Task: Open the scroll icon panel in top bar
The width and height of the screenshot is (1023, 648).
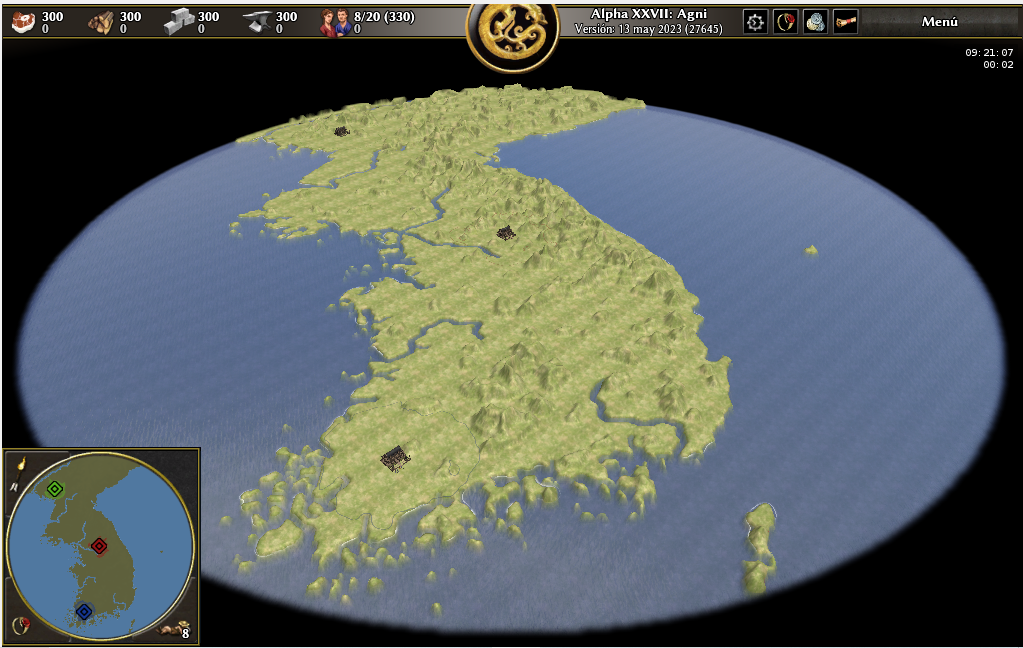Action: click(846, 22)
